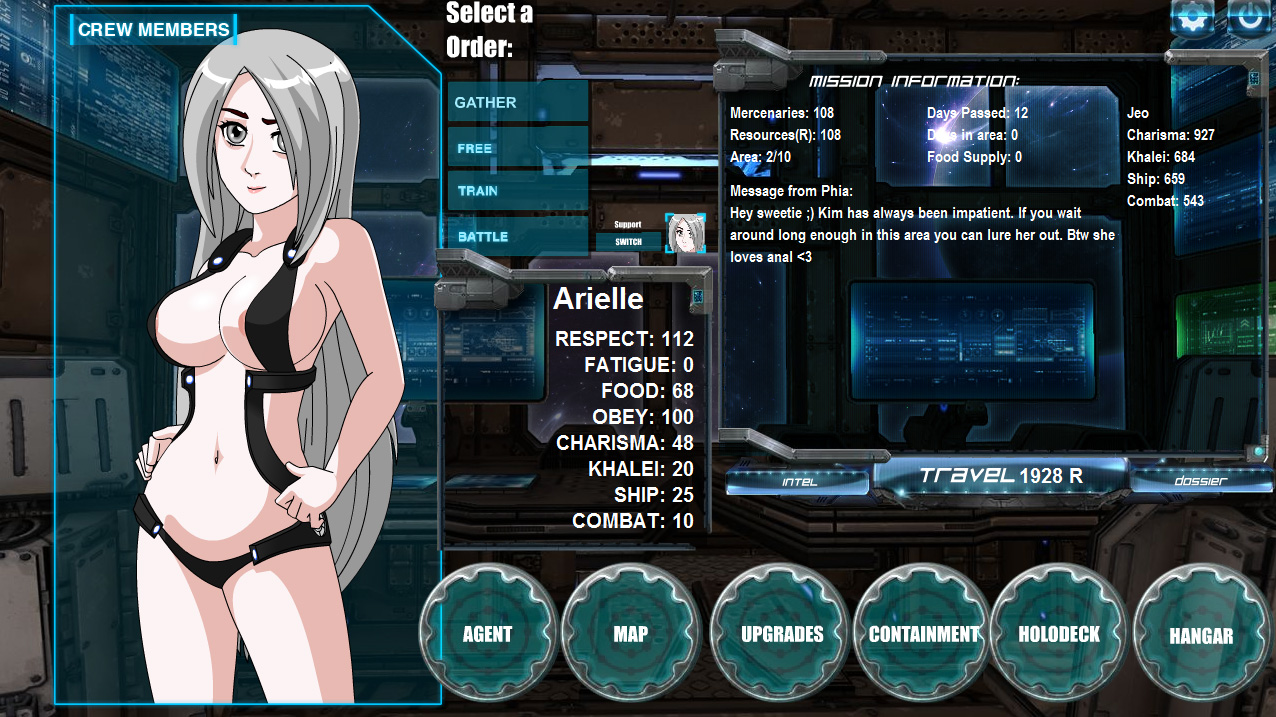Click the Support SWITCH button
1276x717 pixels.
[x=628, y=242]
